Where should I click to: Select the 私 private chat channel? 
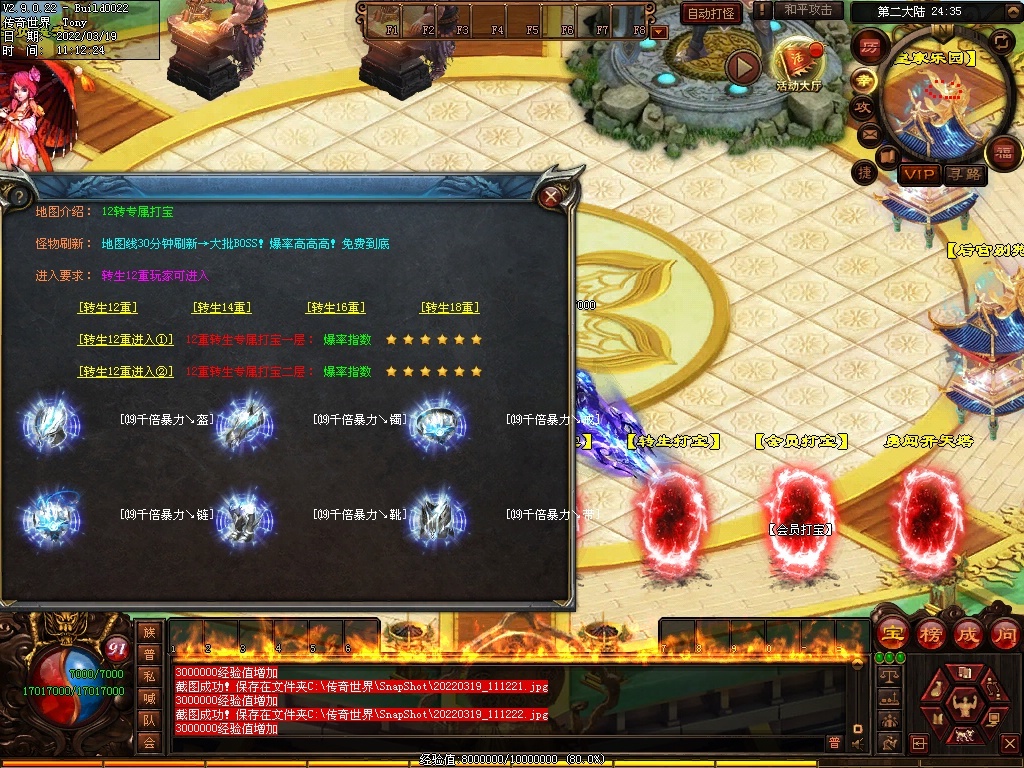point(149,676)
